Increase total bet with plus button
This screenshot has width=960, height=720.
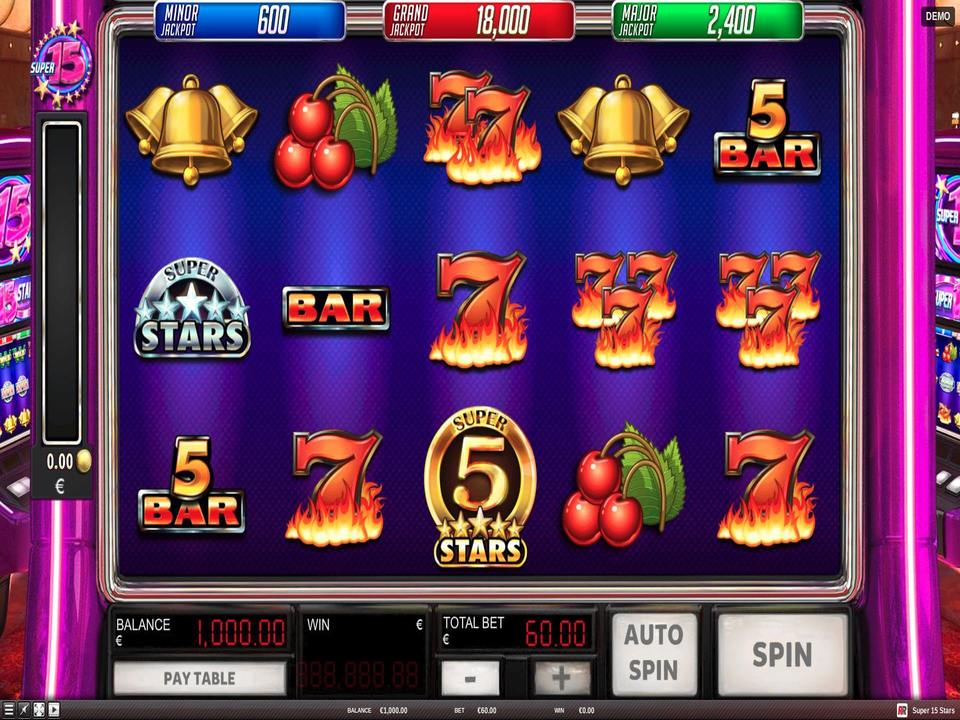tap(561, 678)
